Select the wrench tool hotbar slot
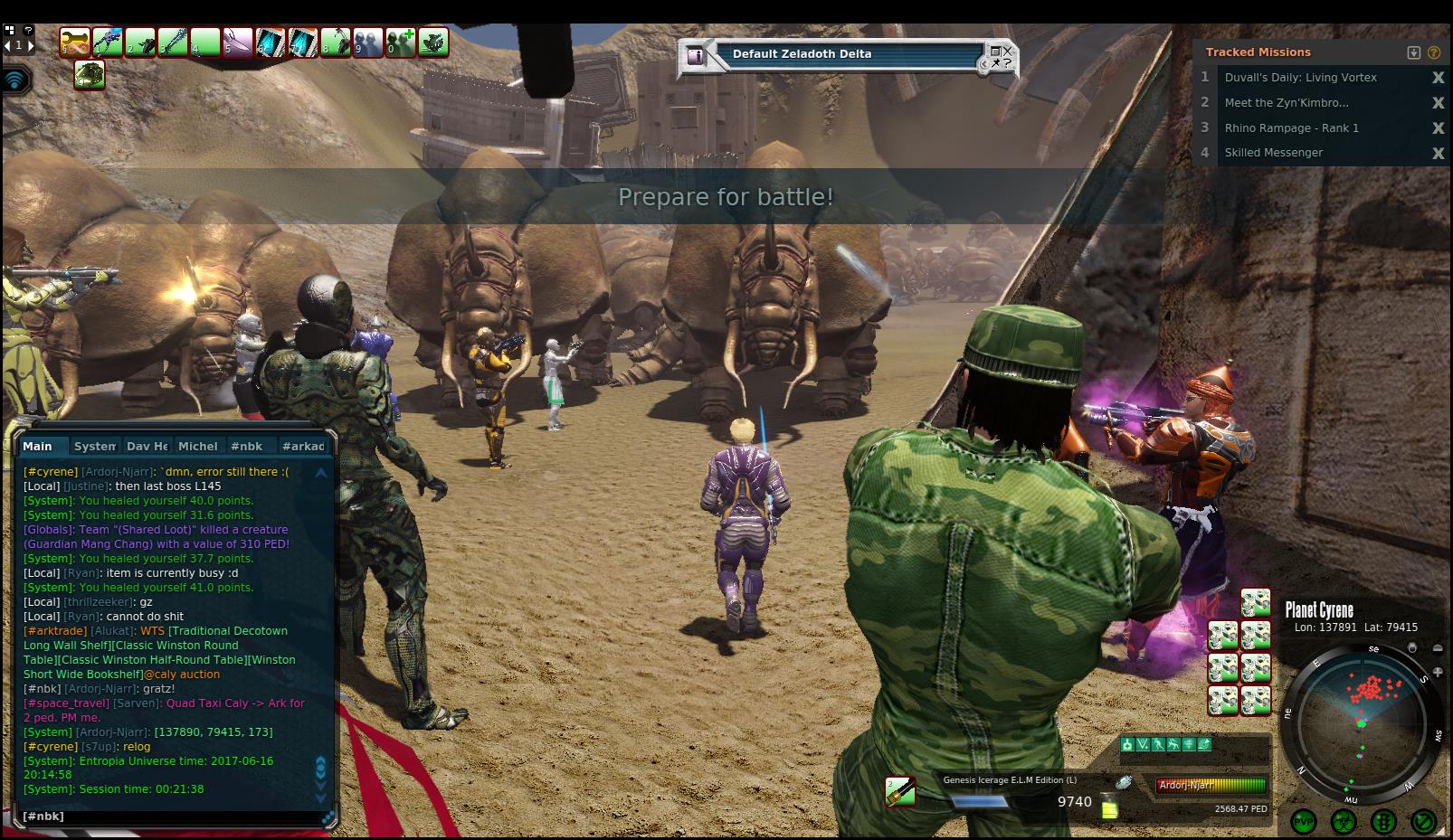The image size is (1453, 840). point(75,42)
